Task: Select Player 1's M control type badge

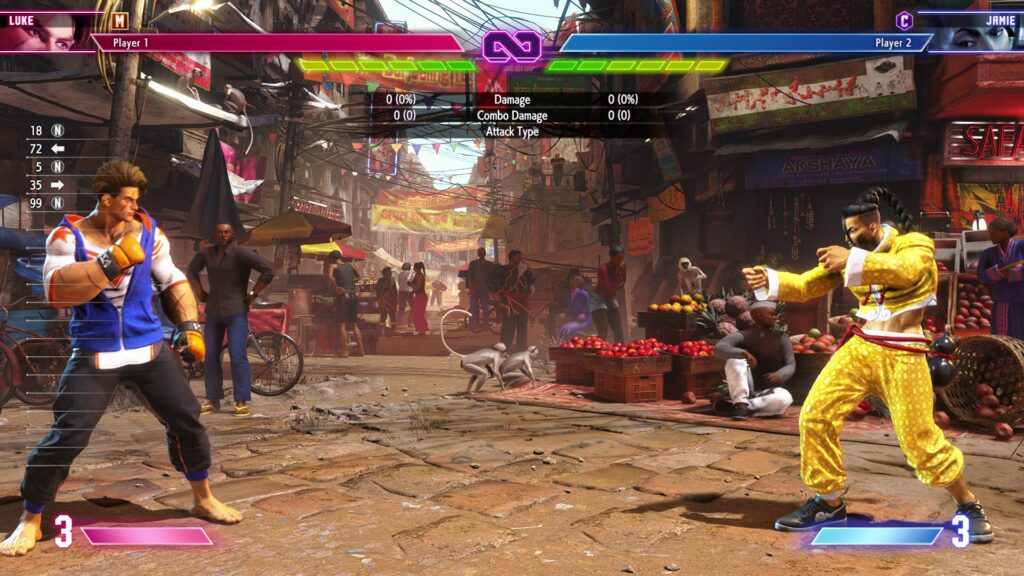Action: tap(120, 19)
